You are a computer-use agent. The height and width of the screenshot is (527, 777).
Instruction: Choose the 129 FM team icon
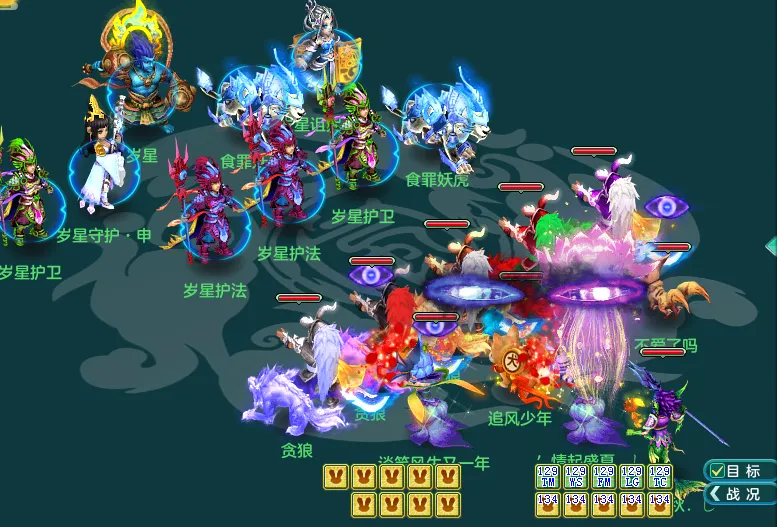coord(604,476)
